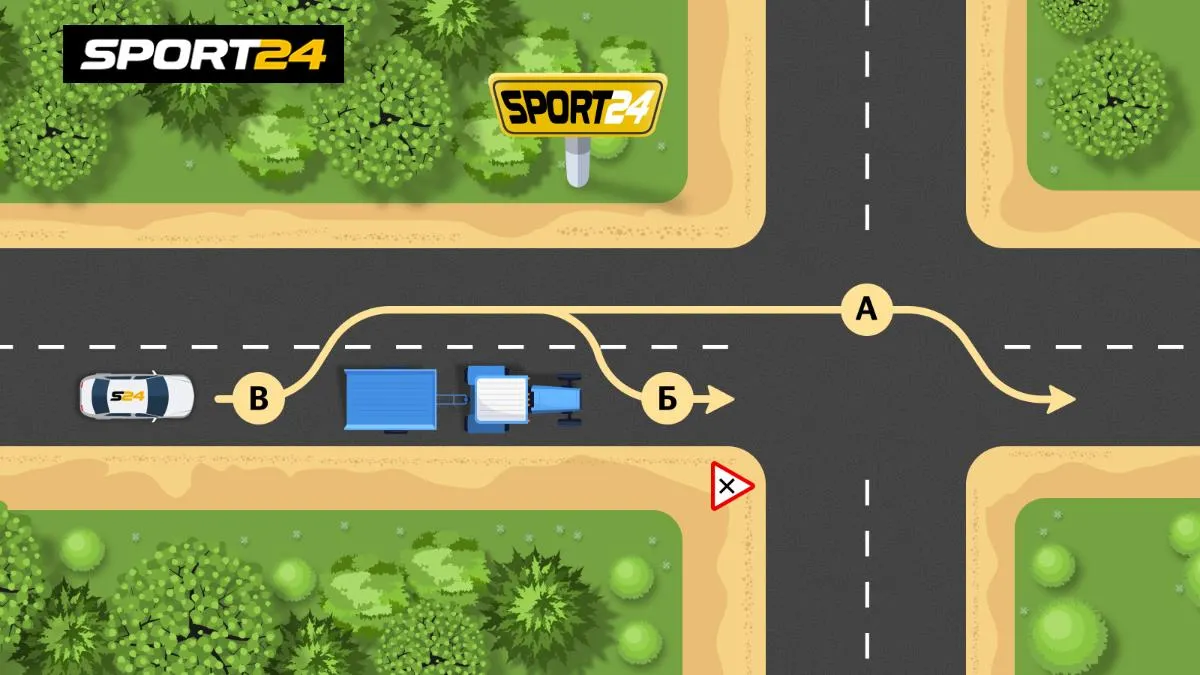The height and width of the screenshot is (675, 1200).
Task: Pick the В marker by the white car
Action: 259,399
